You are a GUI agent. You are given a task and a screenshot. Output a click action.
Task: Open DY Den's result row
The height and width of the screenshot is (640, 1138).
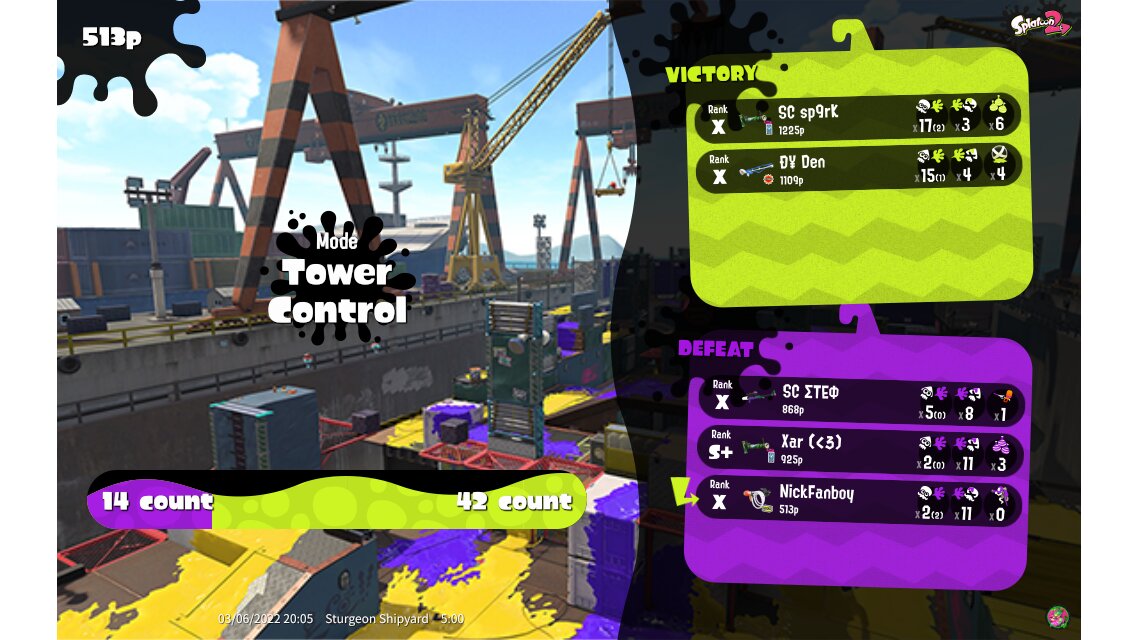(x=858, y=168)
